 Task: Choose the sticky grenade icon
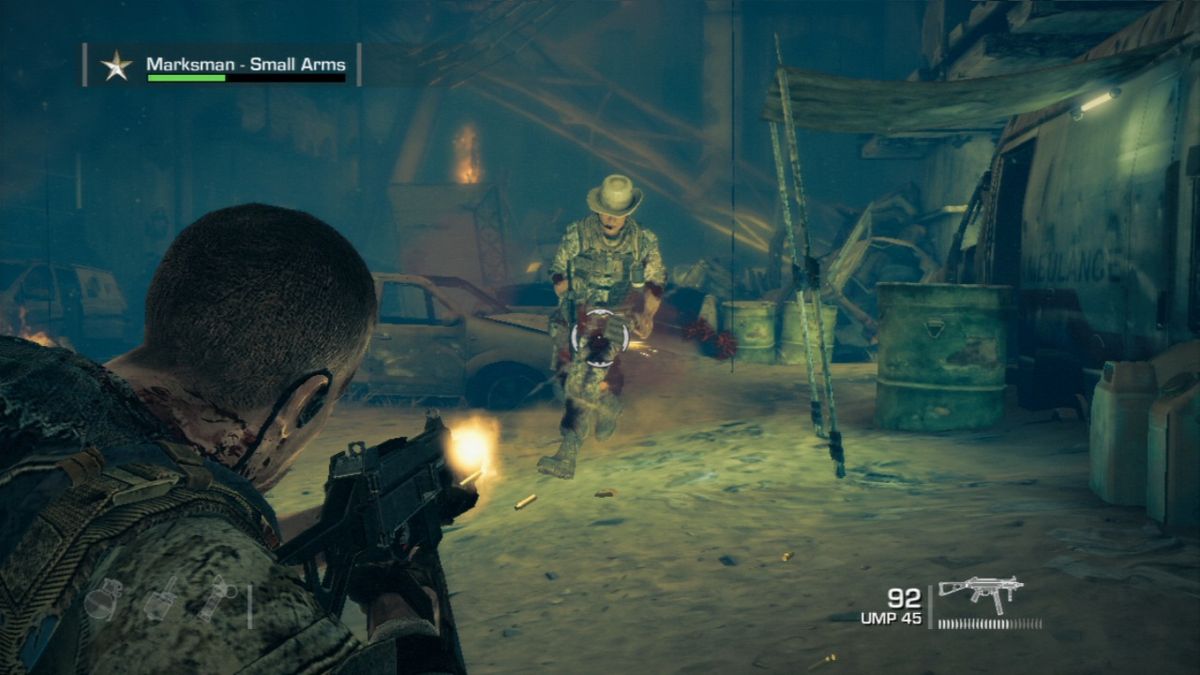[161, 598]
